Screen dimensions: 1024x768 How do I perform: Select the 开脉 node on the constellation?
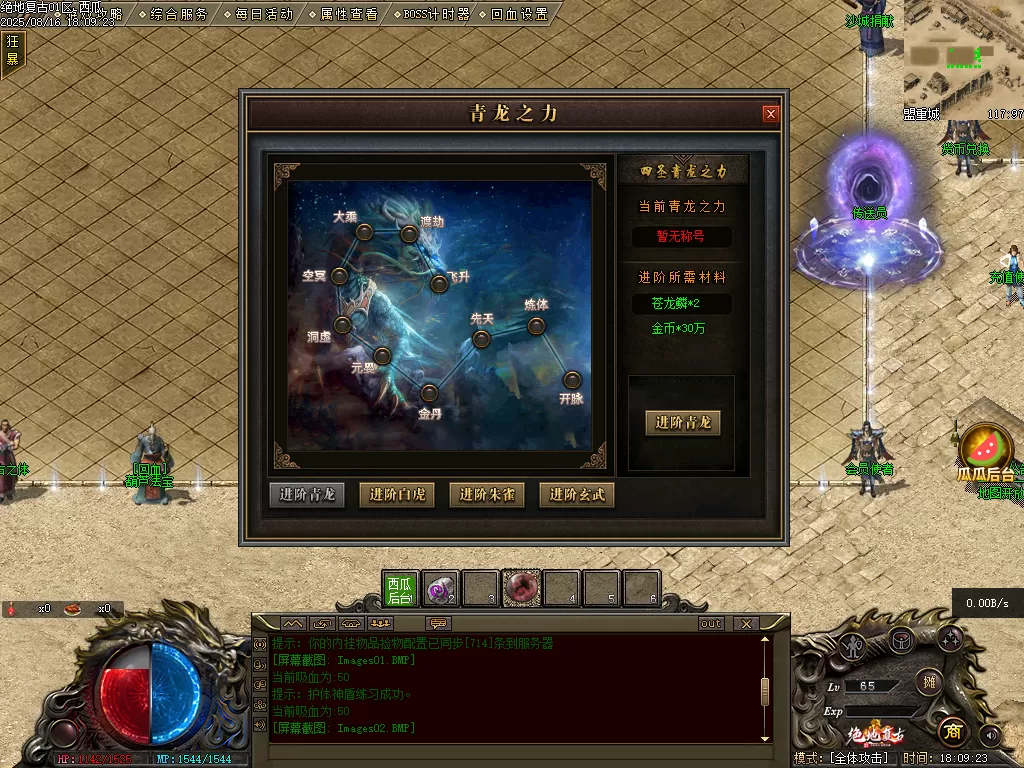click(572, 380)
